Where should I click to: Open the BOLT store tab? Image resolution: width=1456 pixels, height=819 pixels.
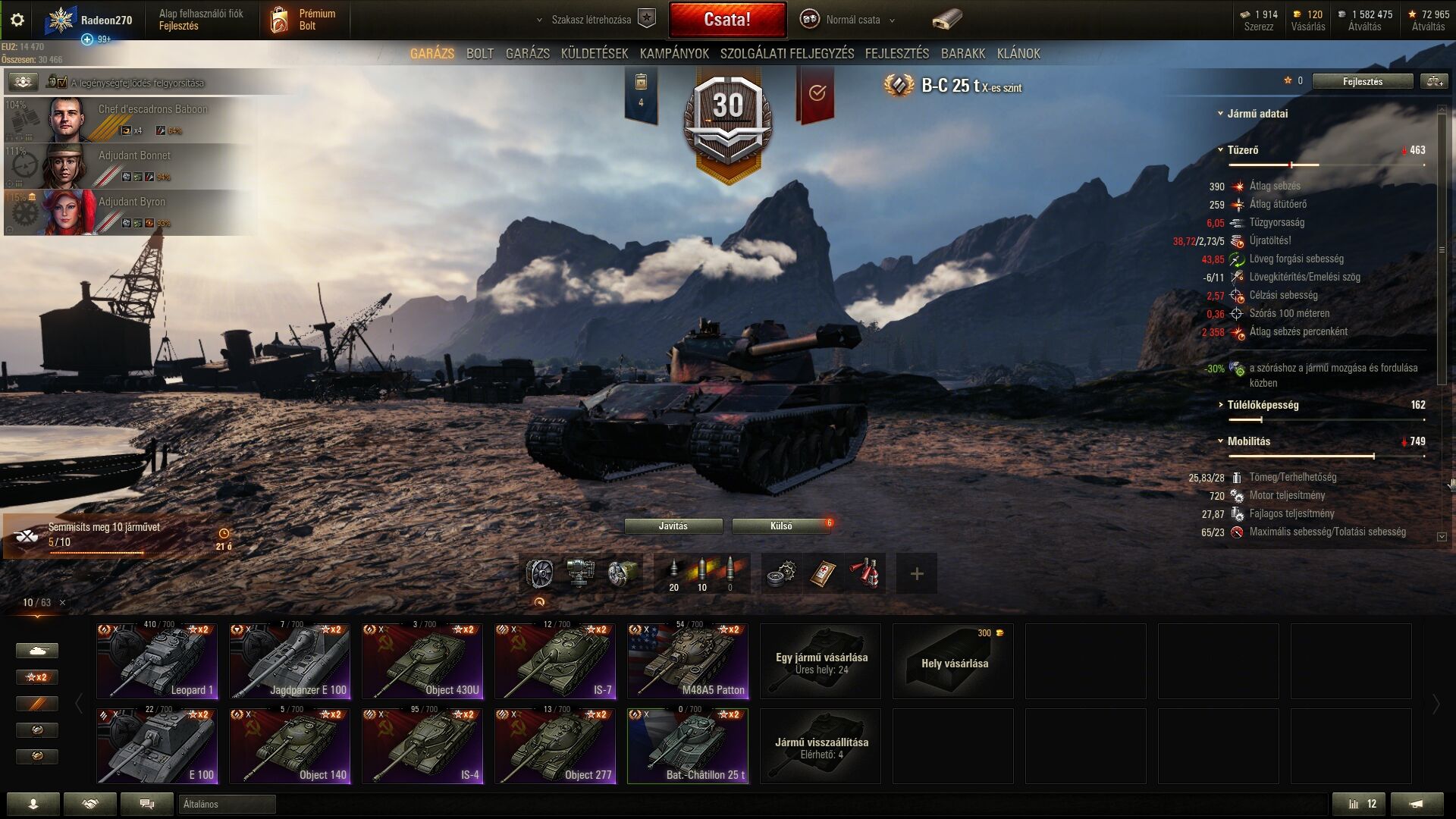point(479,54)
